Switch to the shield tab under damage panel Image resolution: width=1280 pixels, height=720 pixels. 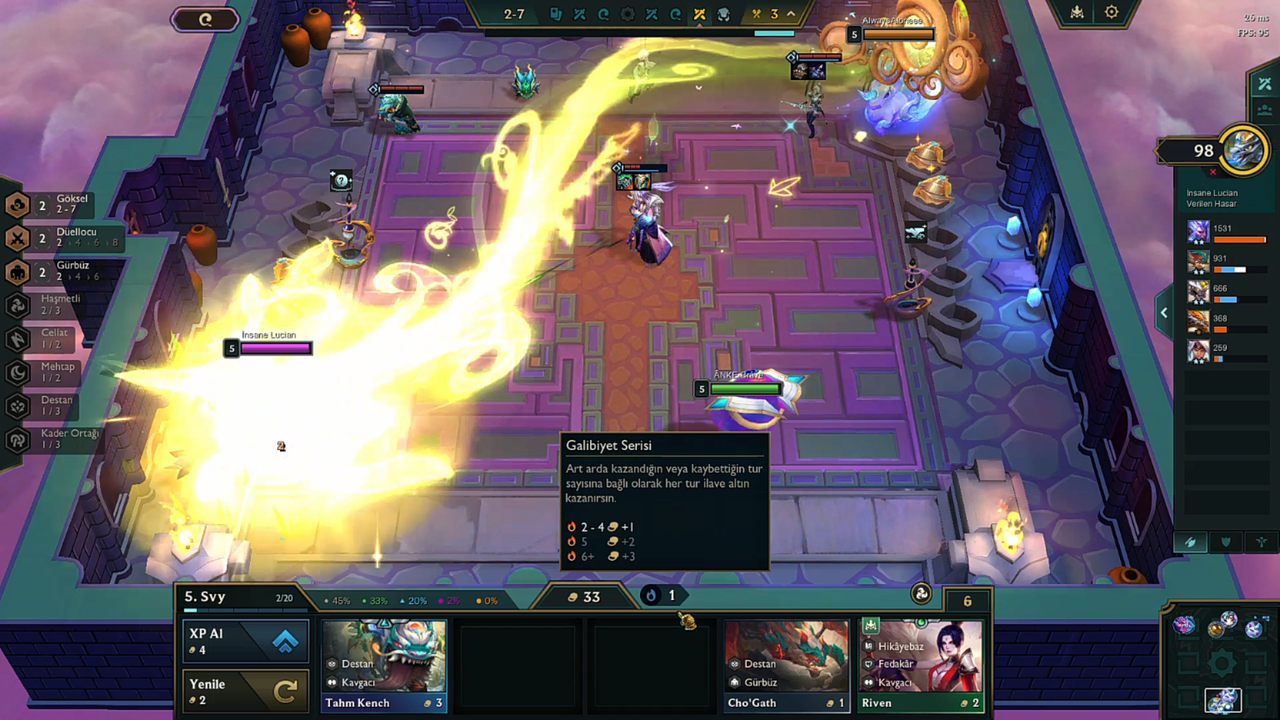click(x=1226, y=542)
